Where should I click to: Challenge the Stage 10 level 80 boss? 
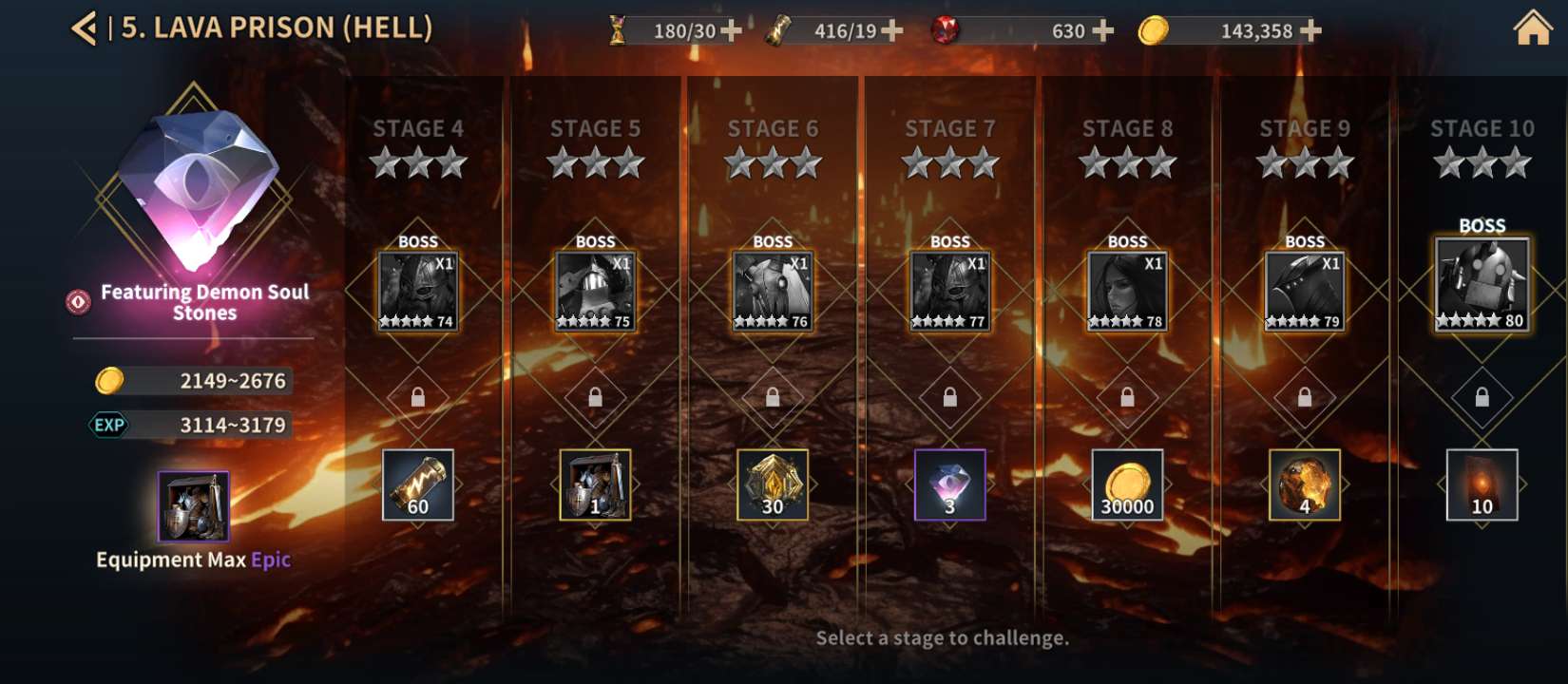click(1482, 284)
